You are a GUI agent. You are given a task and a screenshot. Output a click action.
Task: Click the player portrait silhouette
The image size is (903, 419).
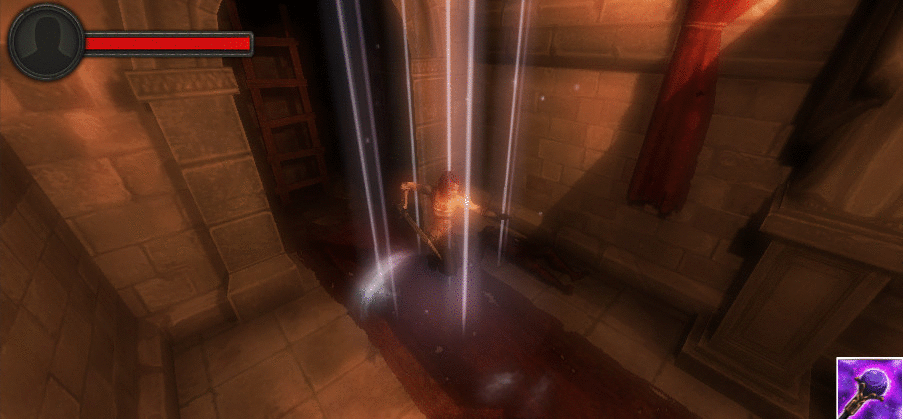[46, 42]
